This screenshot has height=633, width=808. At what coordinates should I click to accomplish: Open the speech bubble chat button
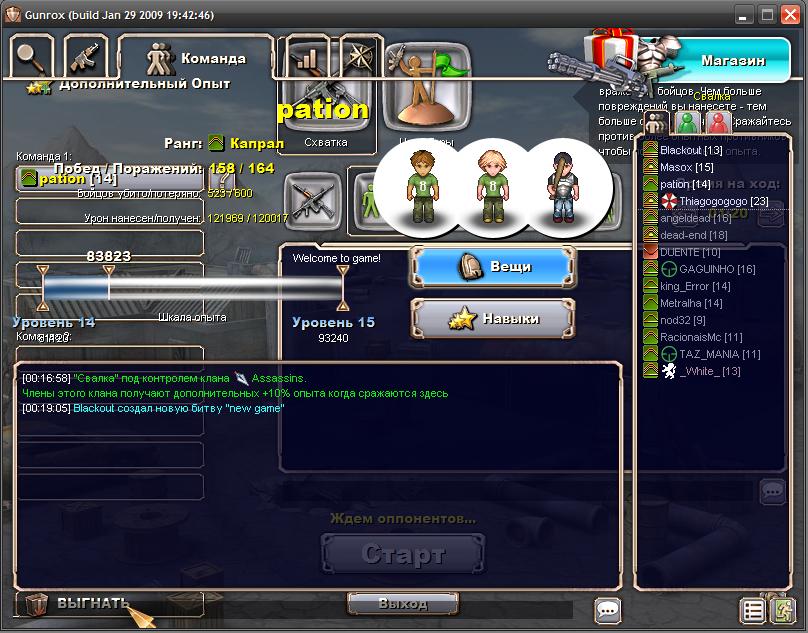[x=607, y=609]
